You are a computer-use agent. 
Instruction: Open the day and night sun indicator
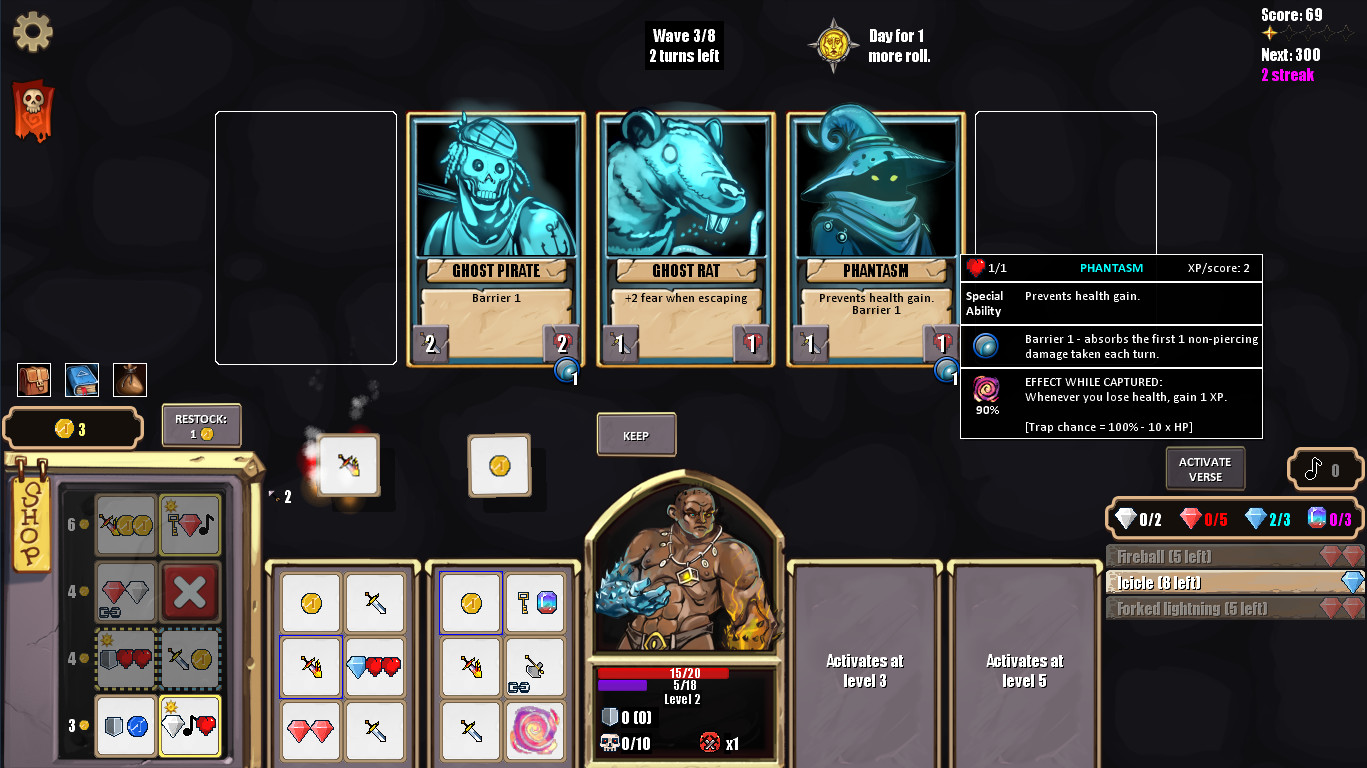coord(833,43)
